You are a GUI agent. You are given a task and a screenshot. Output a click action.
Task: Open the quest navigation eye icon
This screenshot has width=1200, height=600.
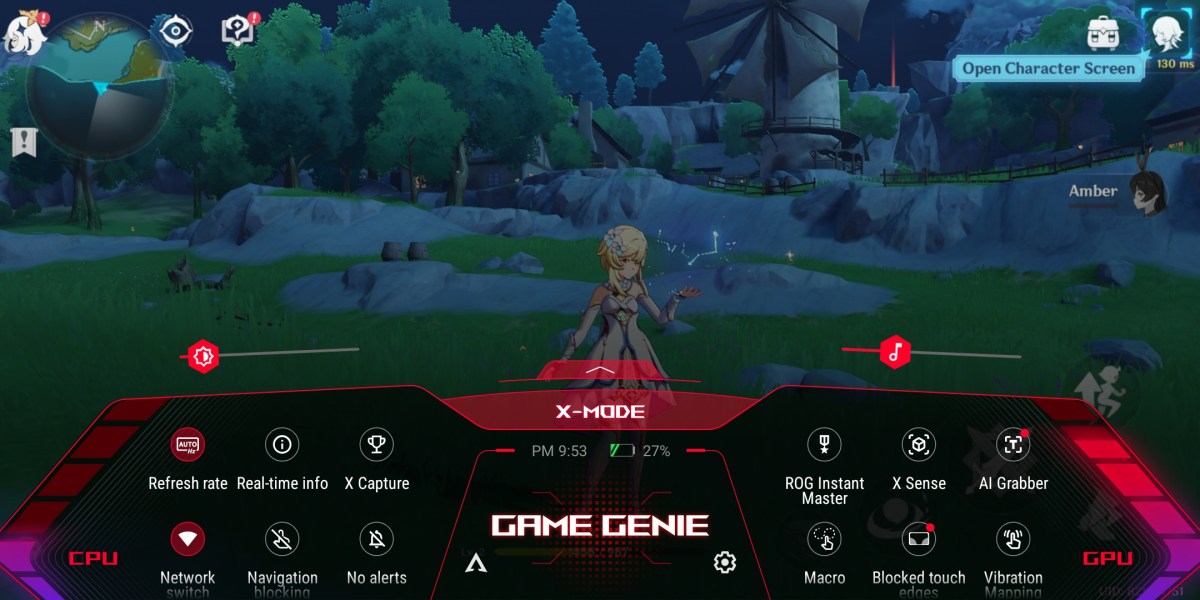click(x=175, y=31)
